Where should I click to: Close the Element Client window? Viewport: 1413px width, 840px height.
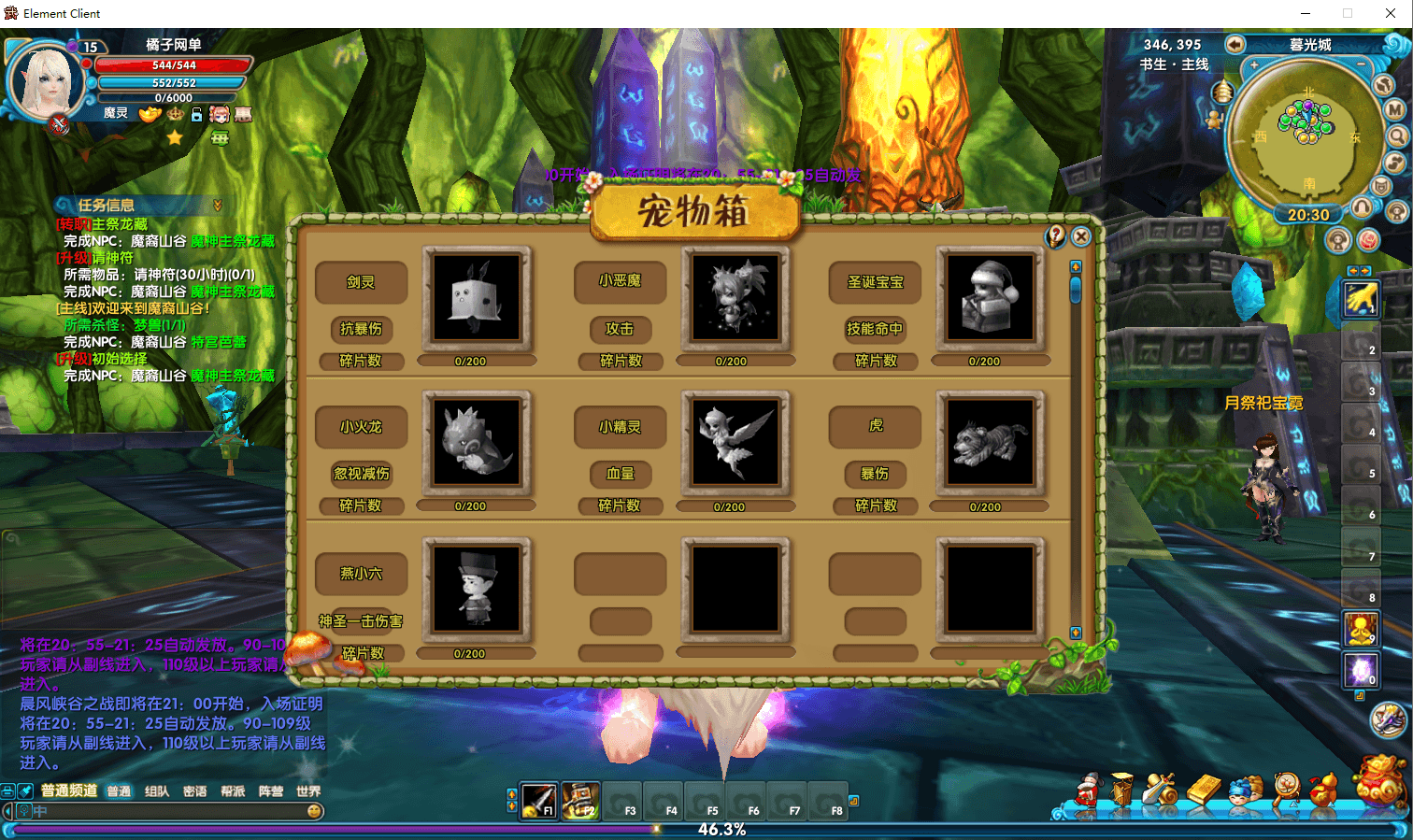[1390, 13]
